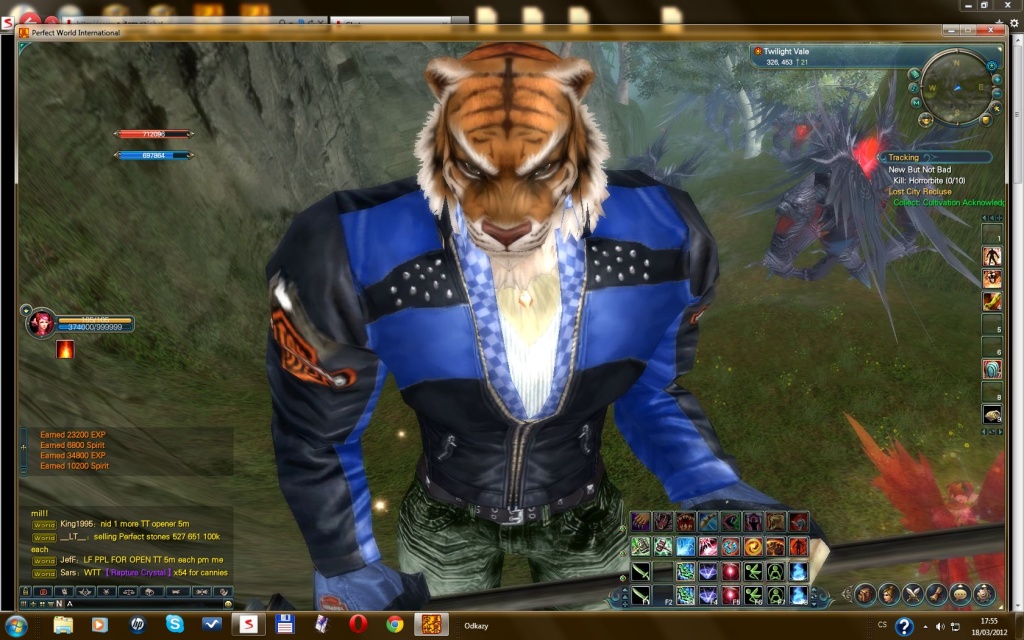Focus the chat text input box
The image size is (1024, 640).
[140, 604]
